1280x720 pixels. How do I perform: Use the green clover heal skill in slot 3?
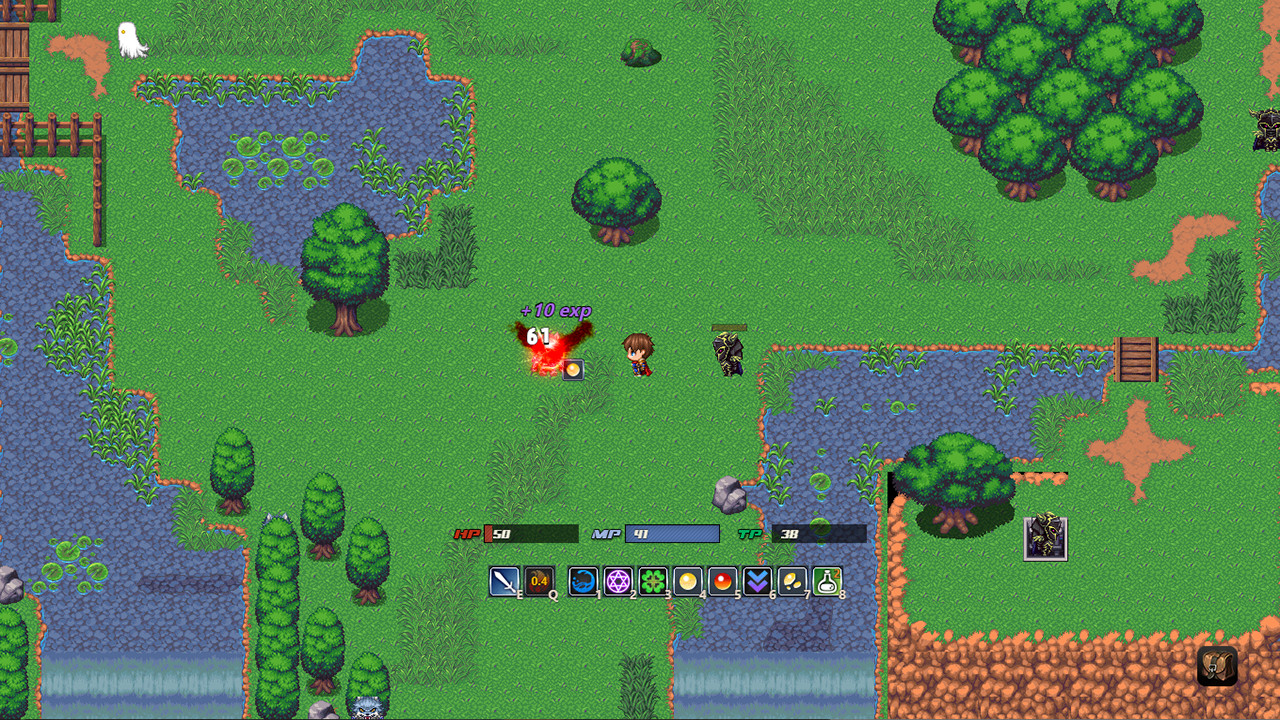(x=653, y=583)
